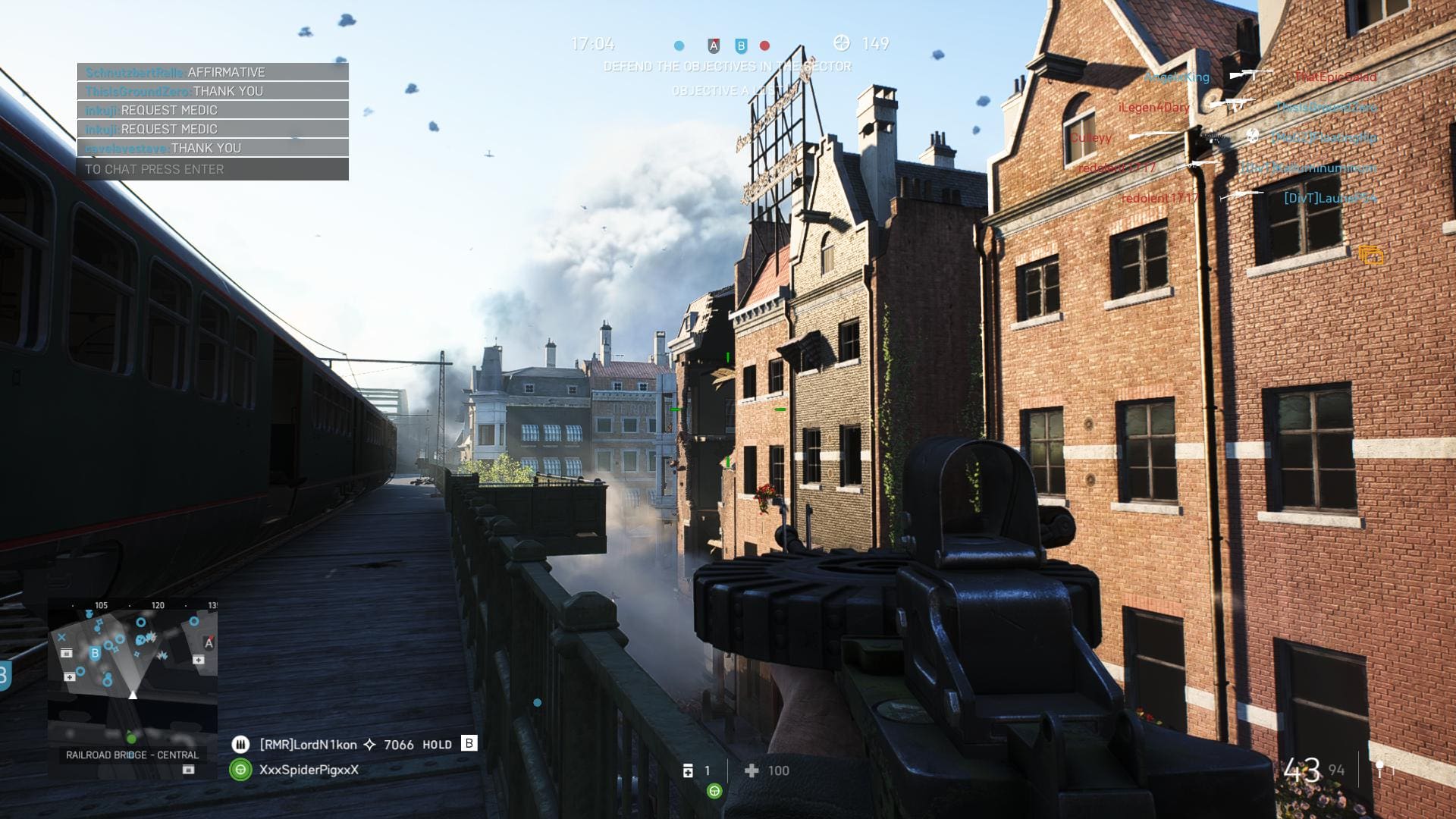Viewport: 1456px width, 819px height.
Task: Select the [DivT]Laurie kill feed entry
Action: [1330, 198]
